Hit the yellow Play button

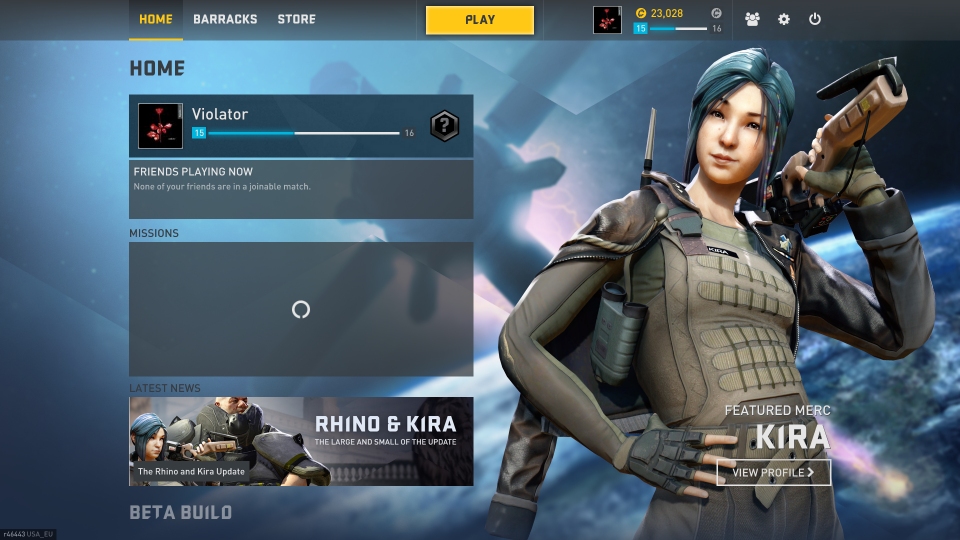(x=480, y=20)
